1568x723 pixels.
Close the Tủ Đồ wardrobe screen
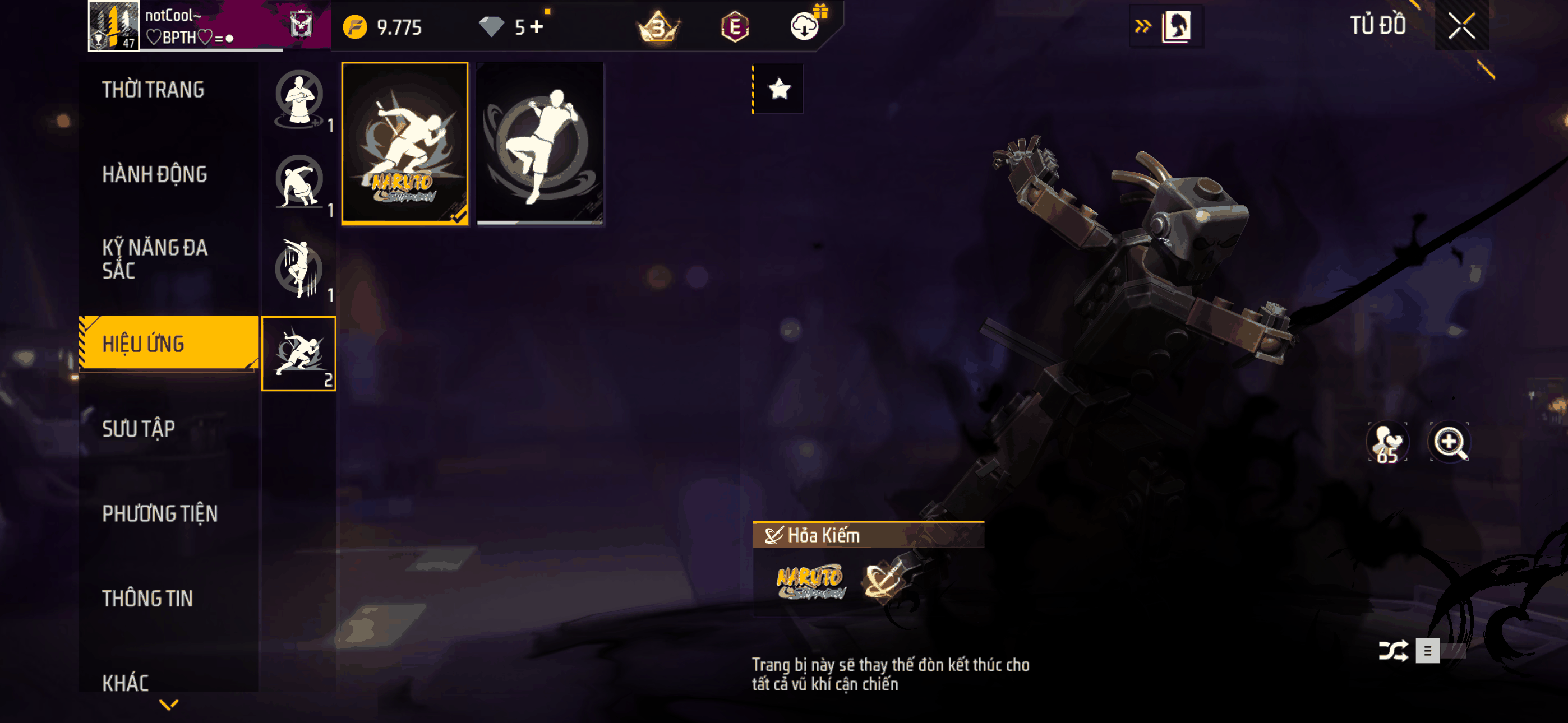pos(1461,26)
